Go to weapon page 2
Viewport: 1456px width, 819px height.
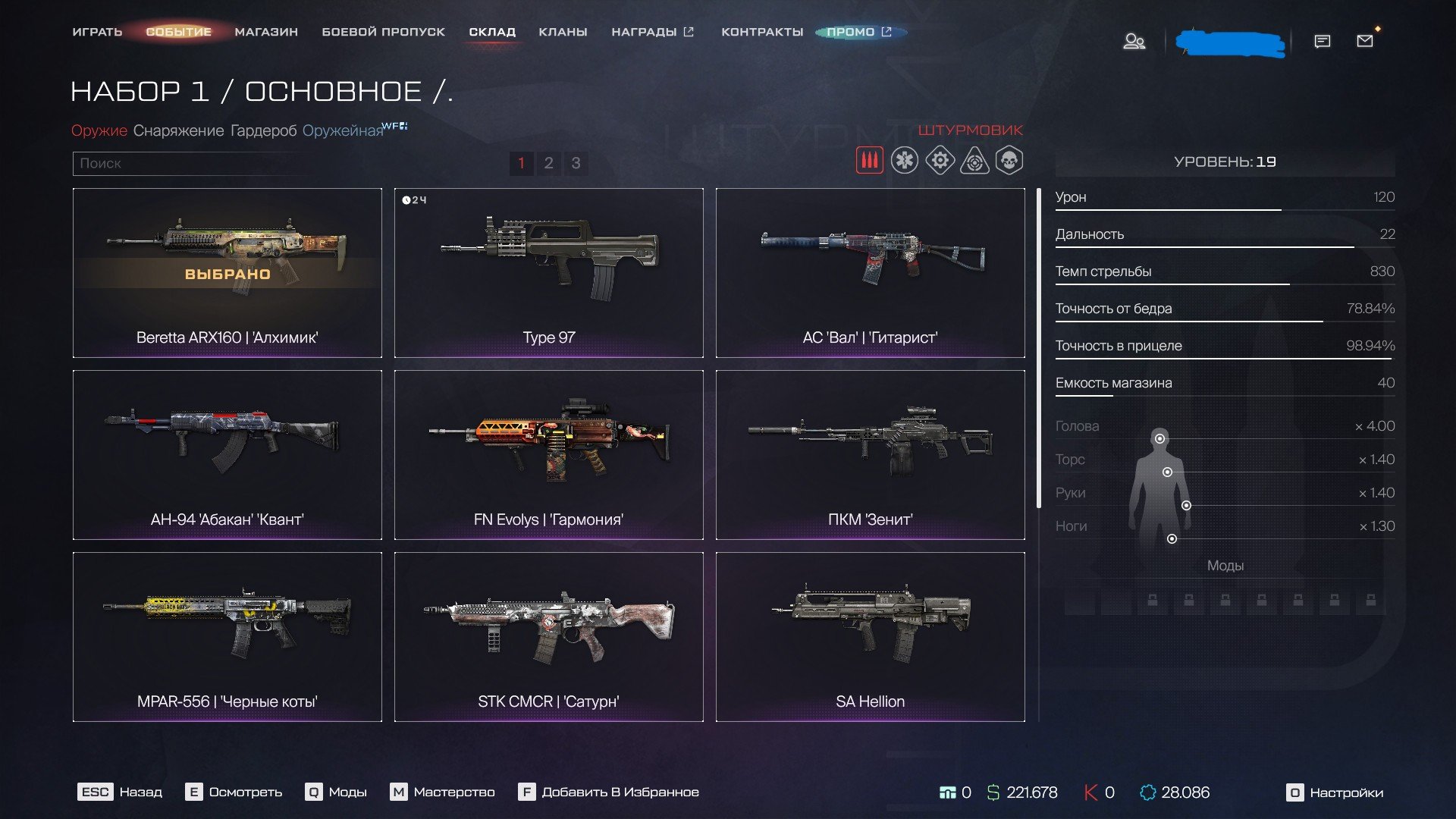tap(548, 163)
